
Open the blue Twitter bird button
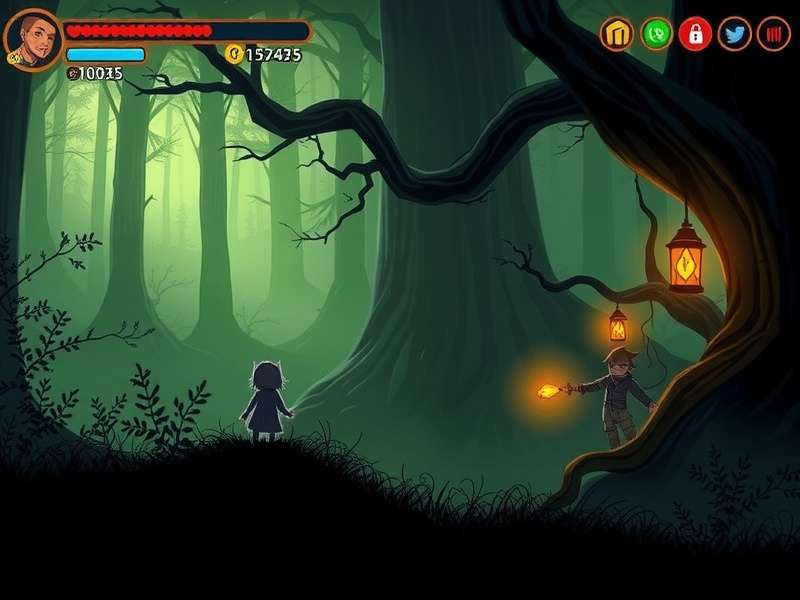point(735,34)
